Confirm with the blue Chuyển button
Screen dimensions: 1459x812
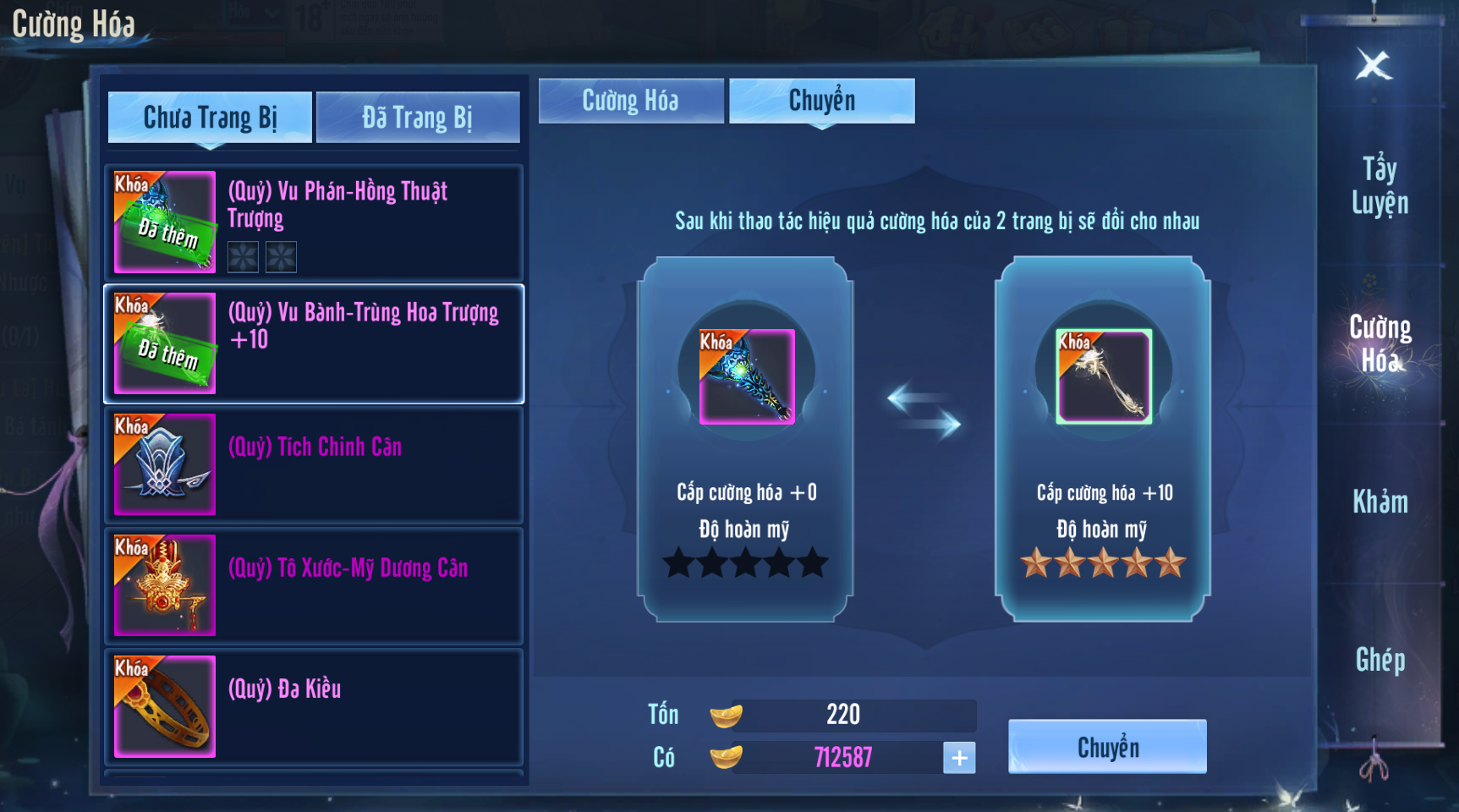(x=1107, y=747)
